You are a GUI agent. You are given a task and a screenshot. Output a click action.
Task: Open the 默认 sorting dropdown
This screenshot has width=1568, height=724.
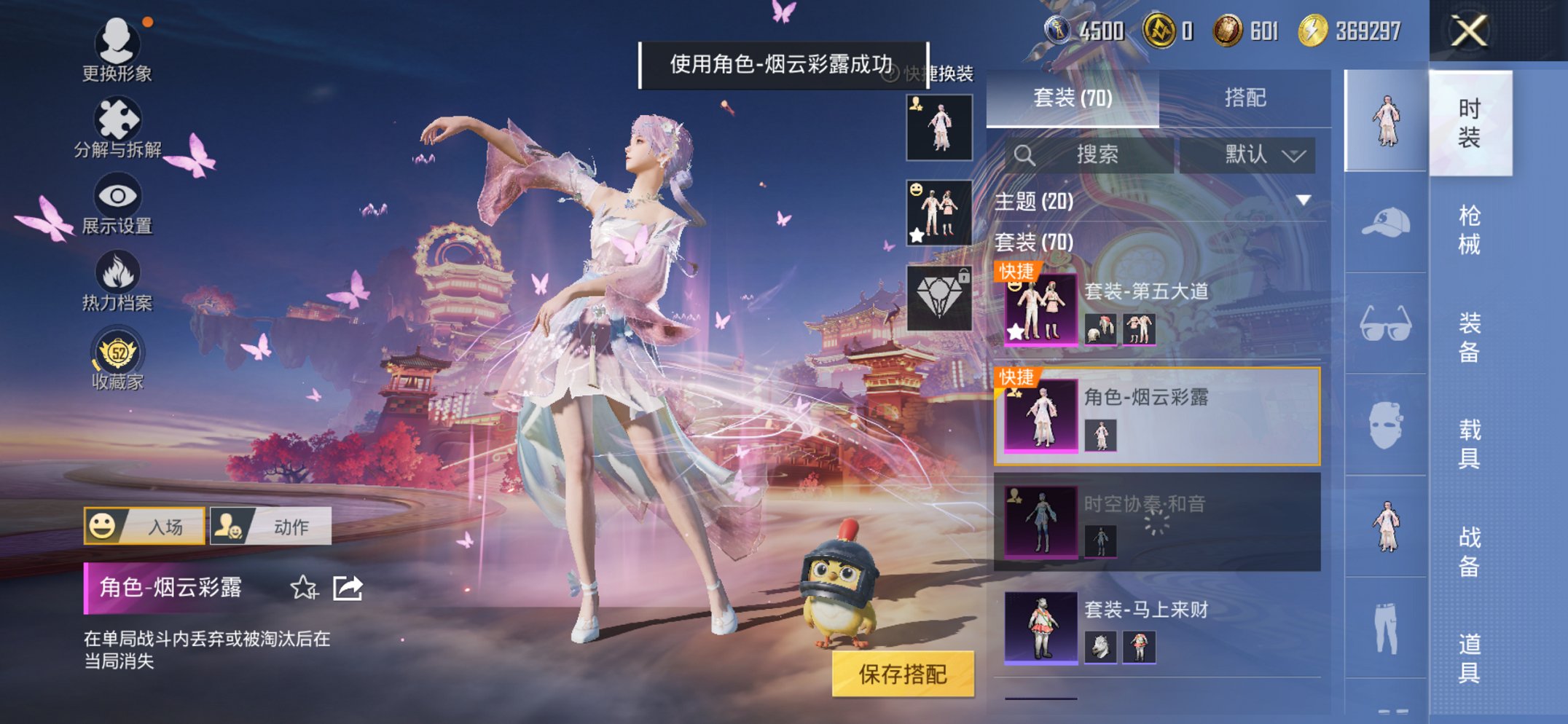coord(1248,154)
